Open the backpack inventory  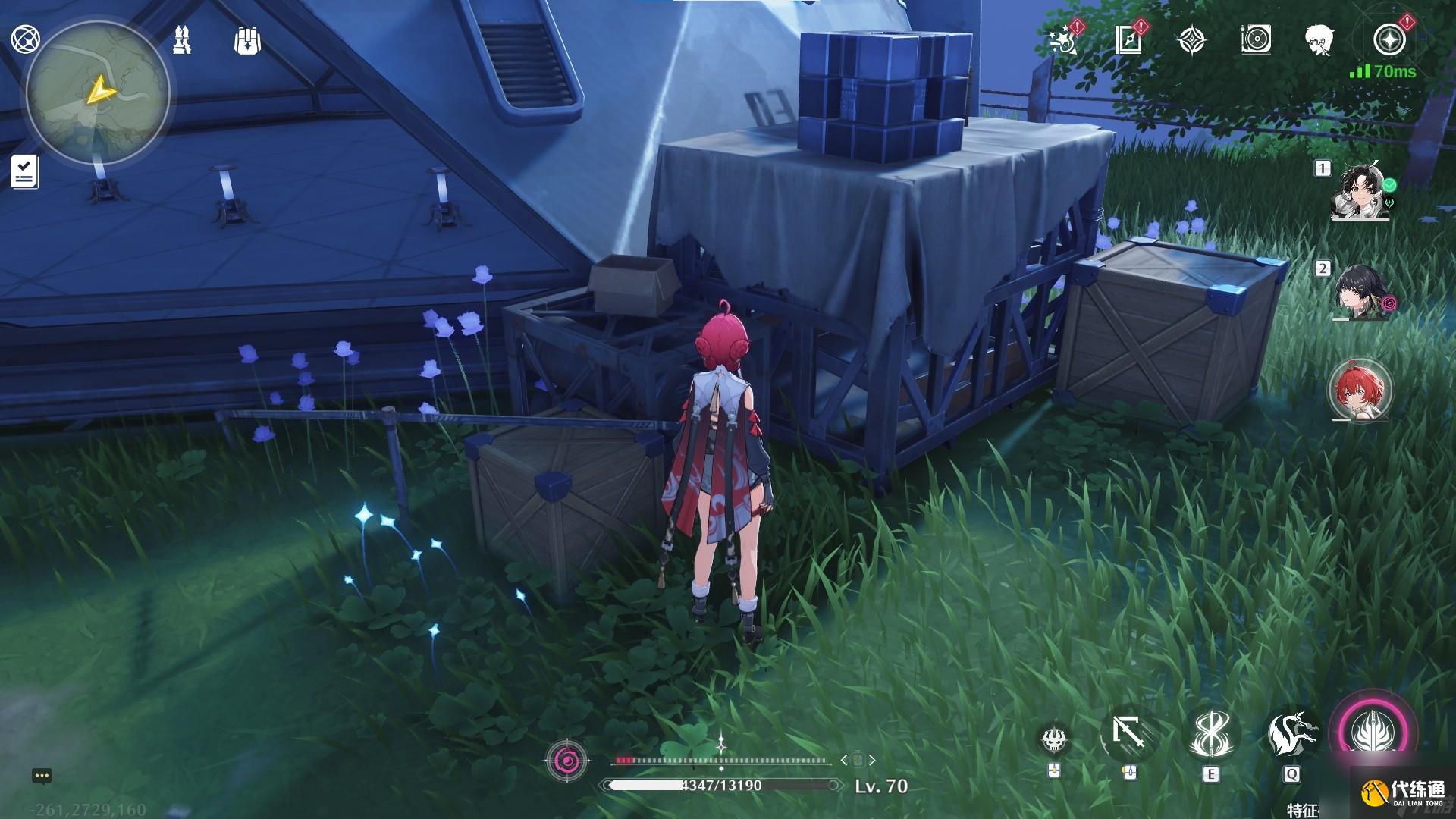[x=247, y=41]
